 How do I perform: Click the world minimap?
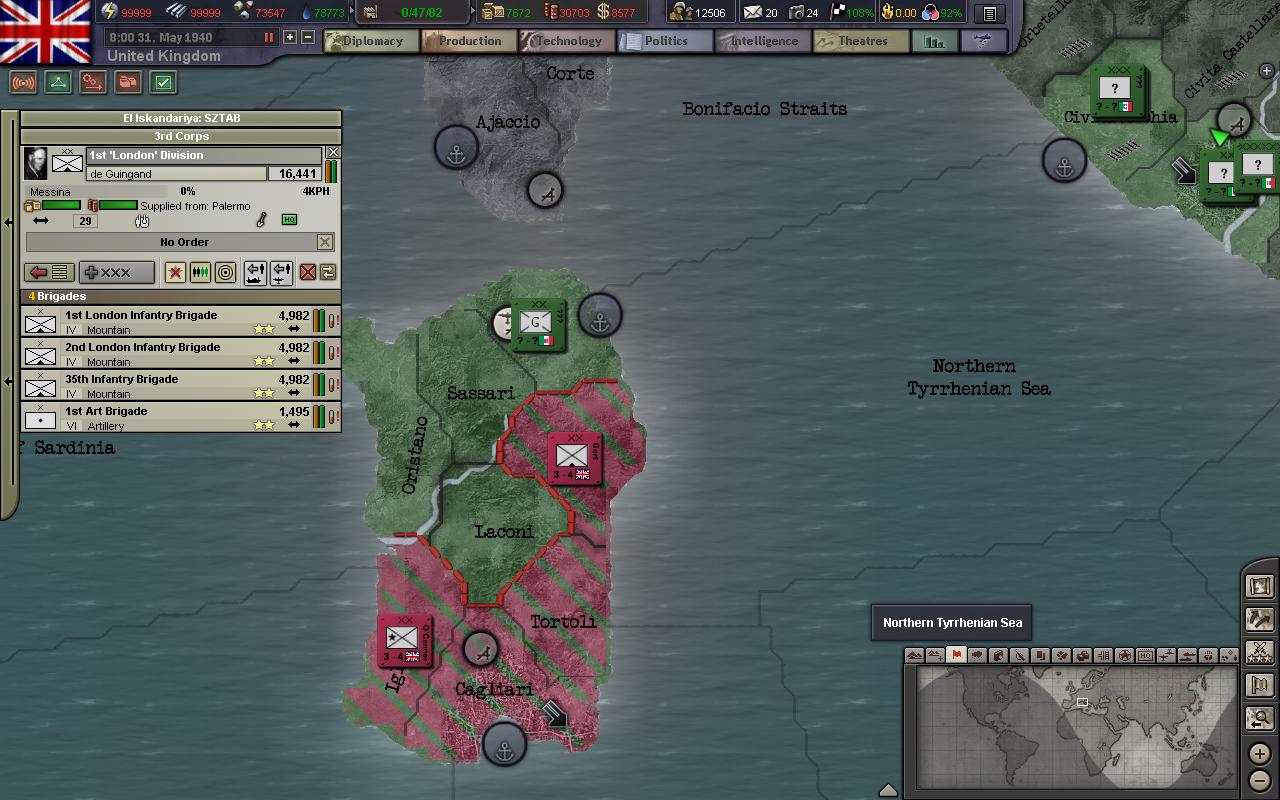[1072, 726]
